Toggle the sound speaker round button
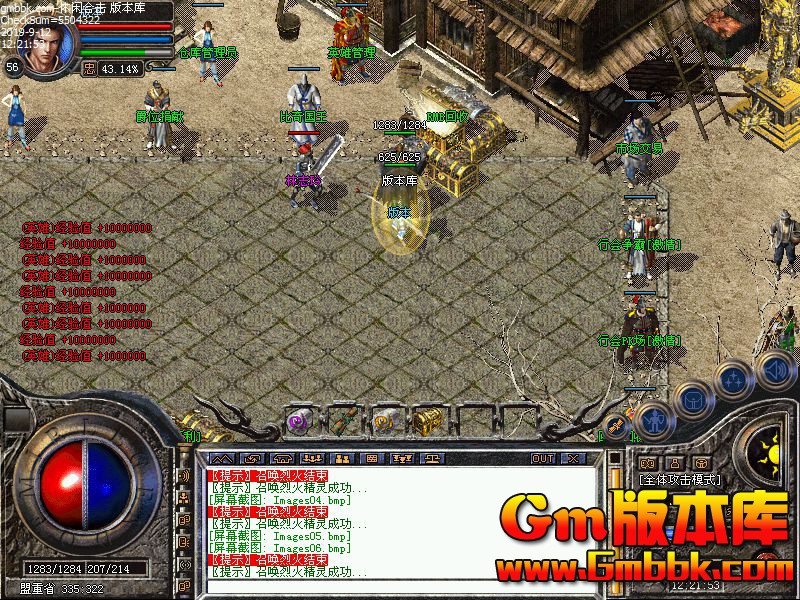800x600 pixels. click(x=774, y=371)
